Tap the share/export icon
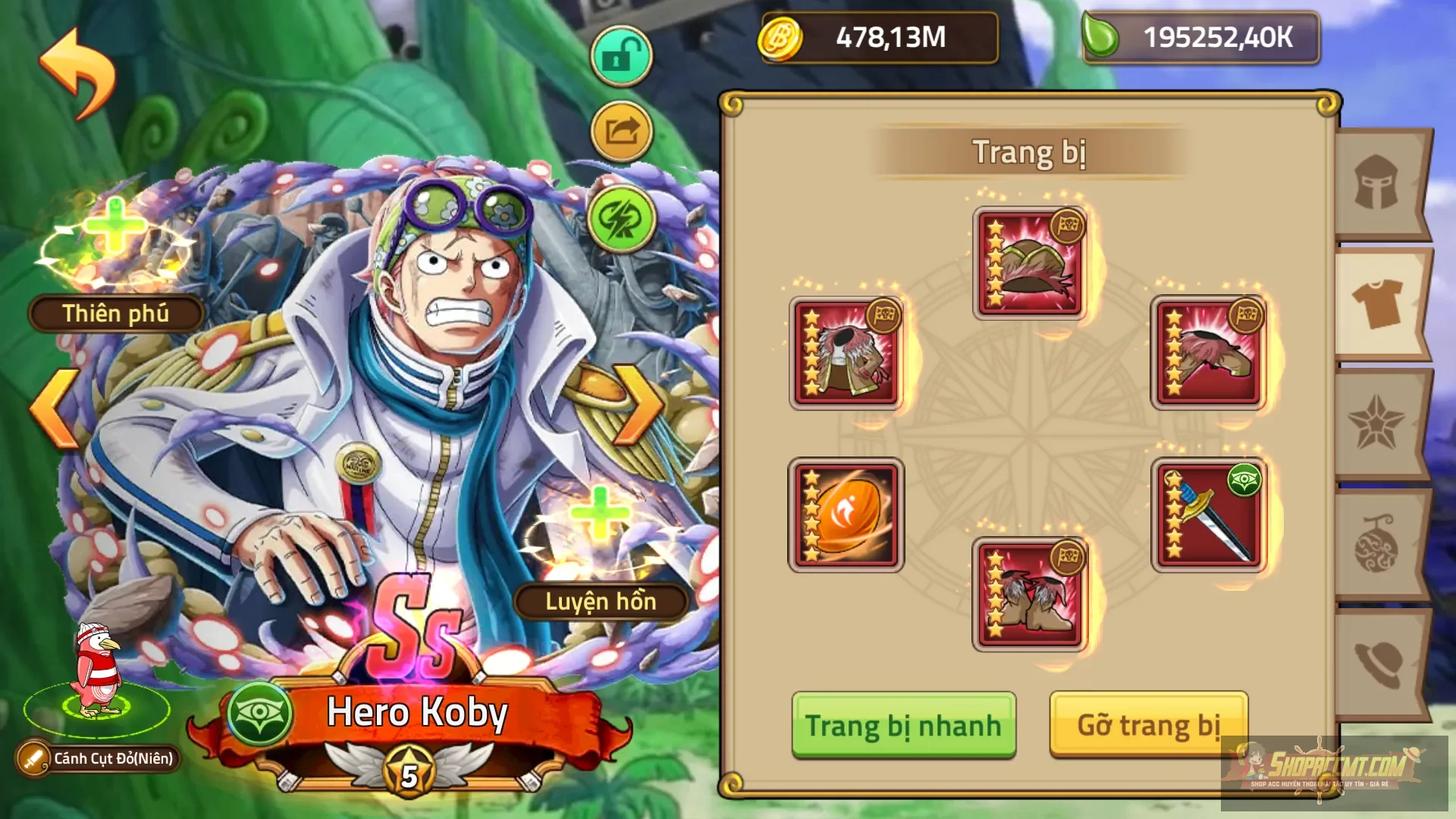The width and height of the screenshot is (1456, 819). coord(620,131)
